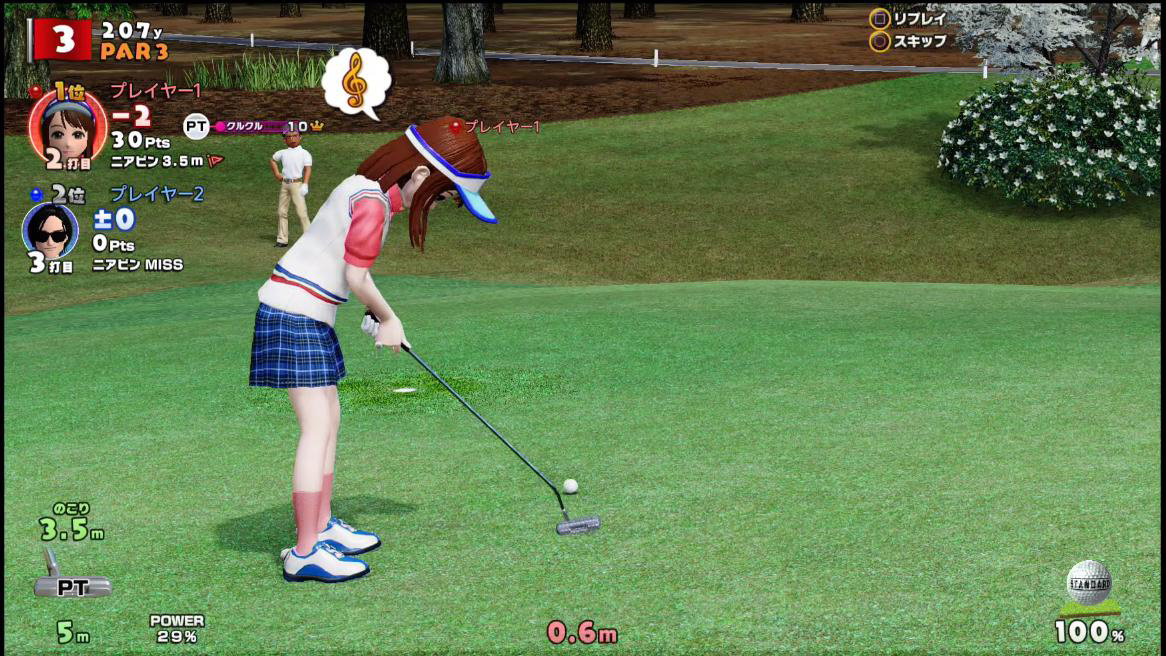Click the hole 3 red flag badge
Screen dimensions: 1166x656
pyautogui.click(x=61, y=39)
